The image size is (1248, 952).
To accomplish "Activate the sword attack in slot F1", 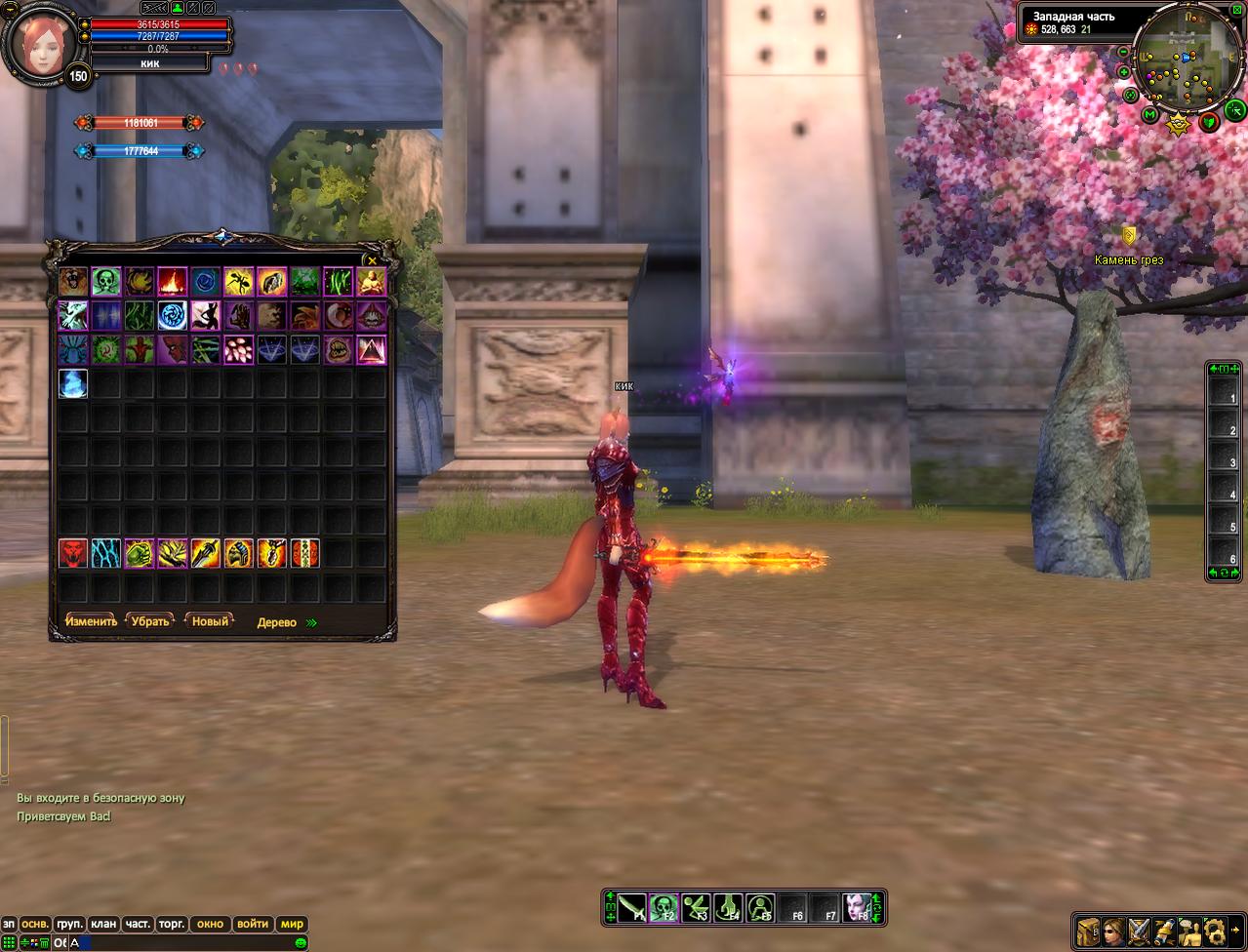I will (631, 908).
